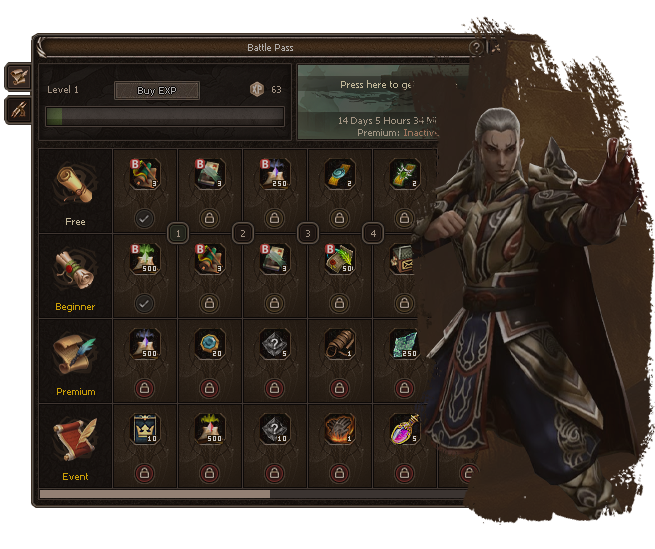Screen dimensions: 655x549
Task: Choose the fiery claw reward in Event row
Action: [337, 430]
